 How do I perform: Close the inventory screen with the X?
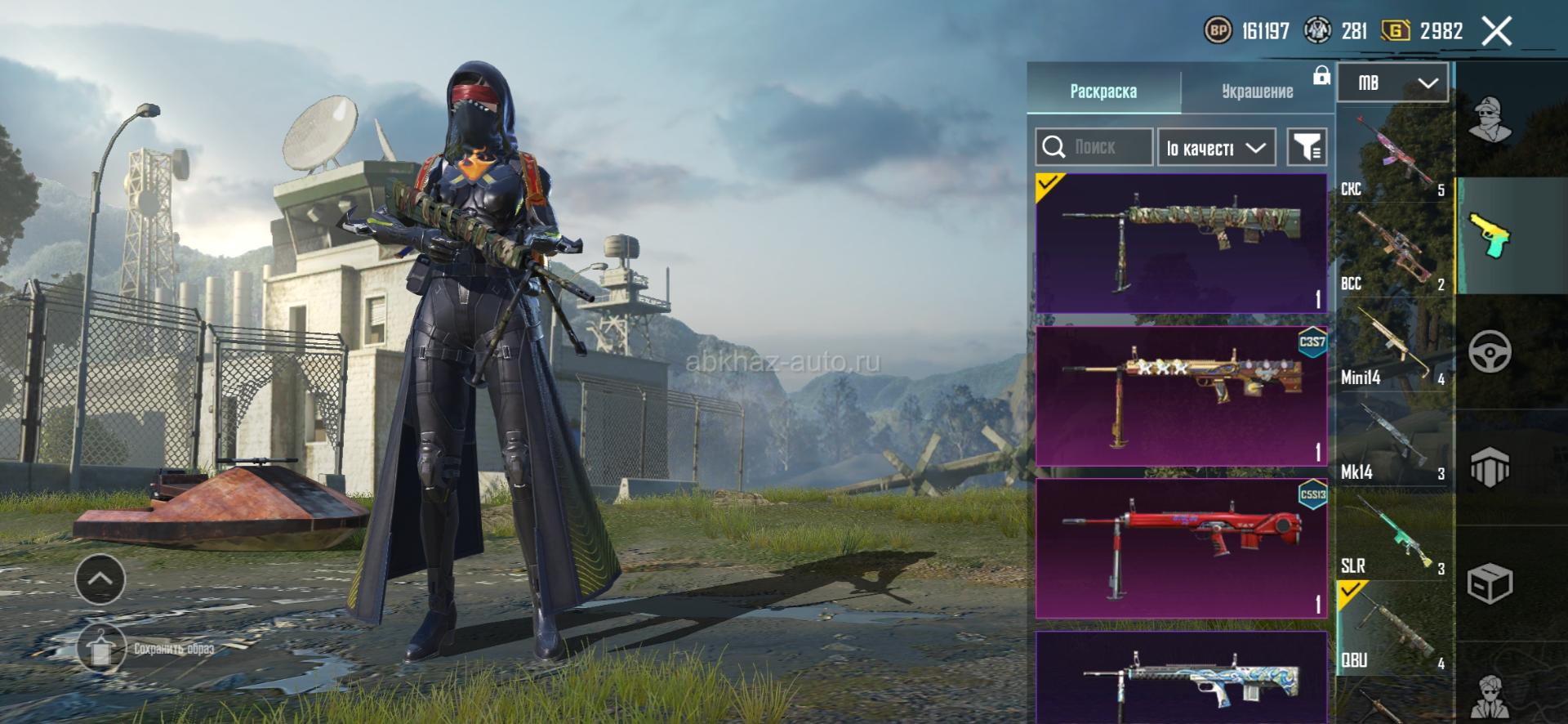point(1496,32)
